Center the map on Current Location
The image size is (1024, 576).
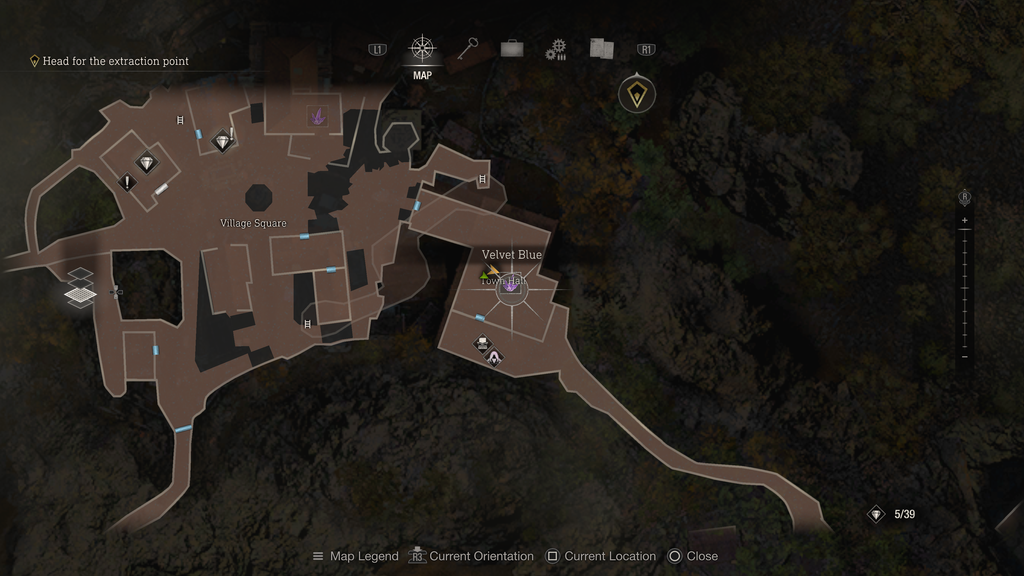coord(600,556)
